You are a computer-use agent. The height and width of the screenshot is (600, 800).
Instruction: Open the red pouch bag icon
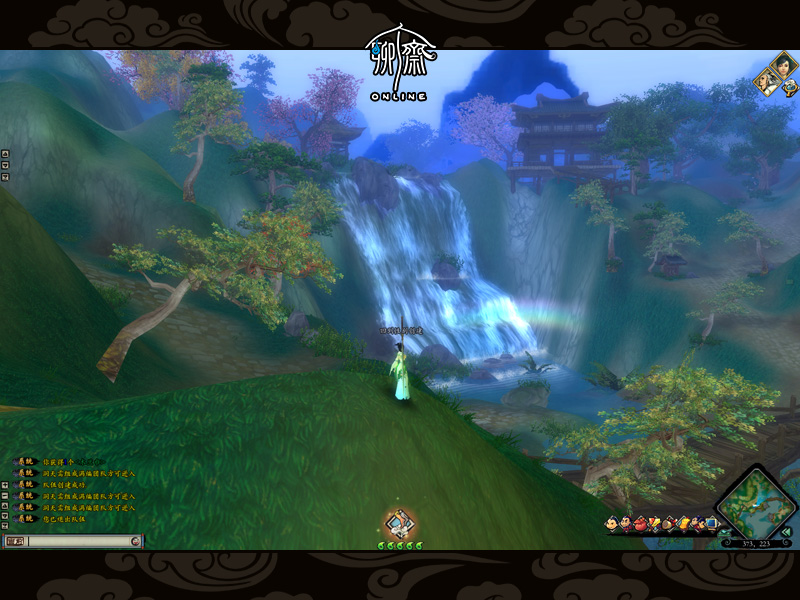click(640, 523)
